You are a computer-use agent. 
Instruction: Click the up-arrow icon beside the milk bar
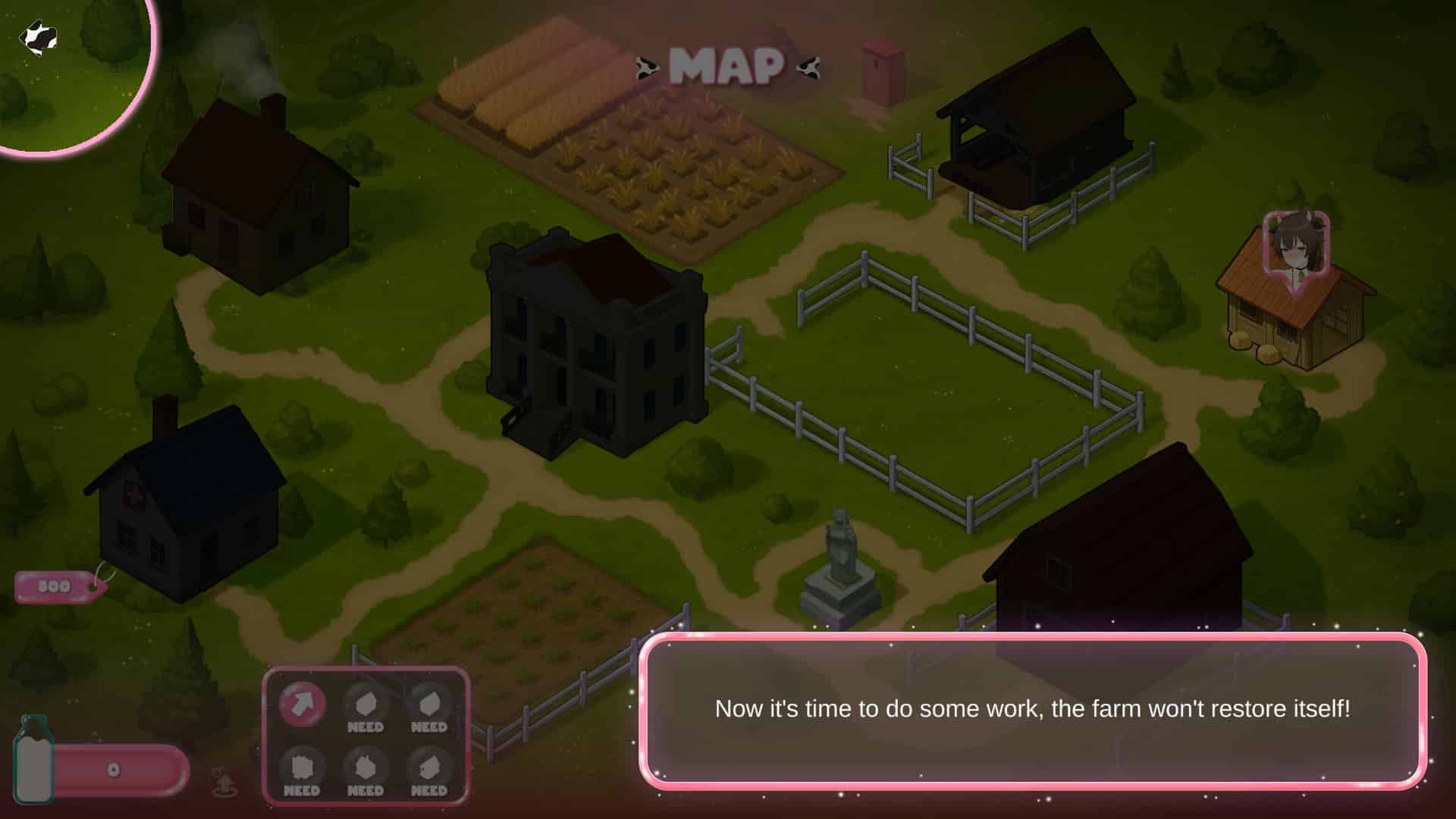224,781
